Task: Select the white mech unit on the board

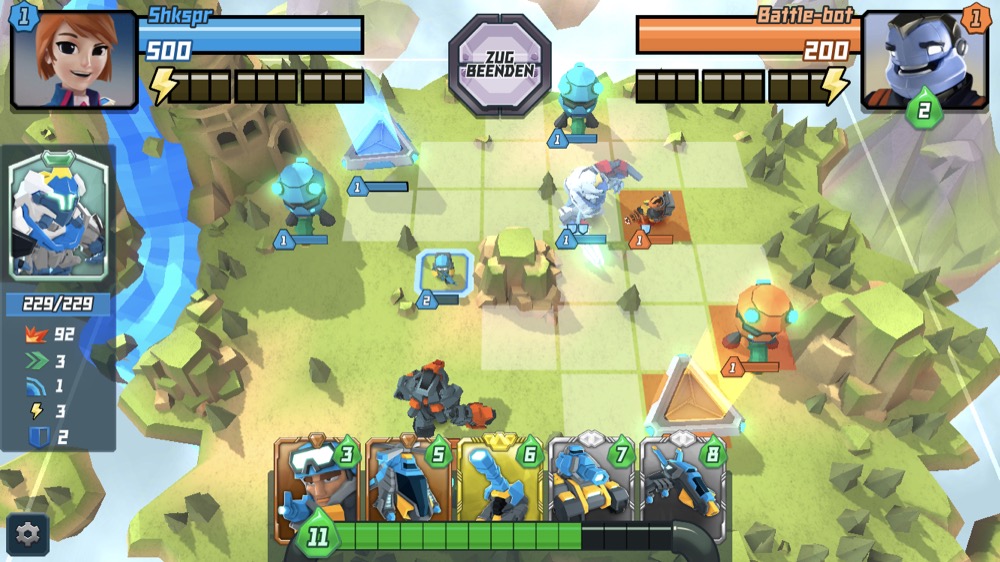Action: (587, 200)
